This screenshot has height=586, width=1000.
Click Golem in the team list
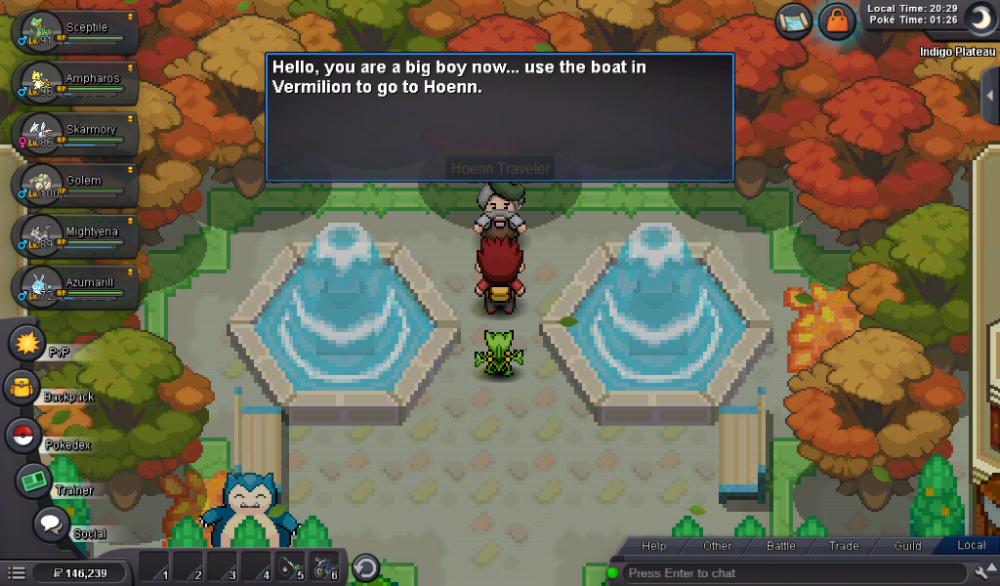pyautogui.click(x=75, y=182)
